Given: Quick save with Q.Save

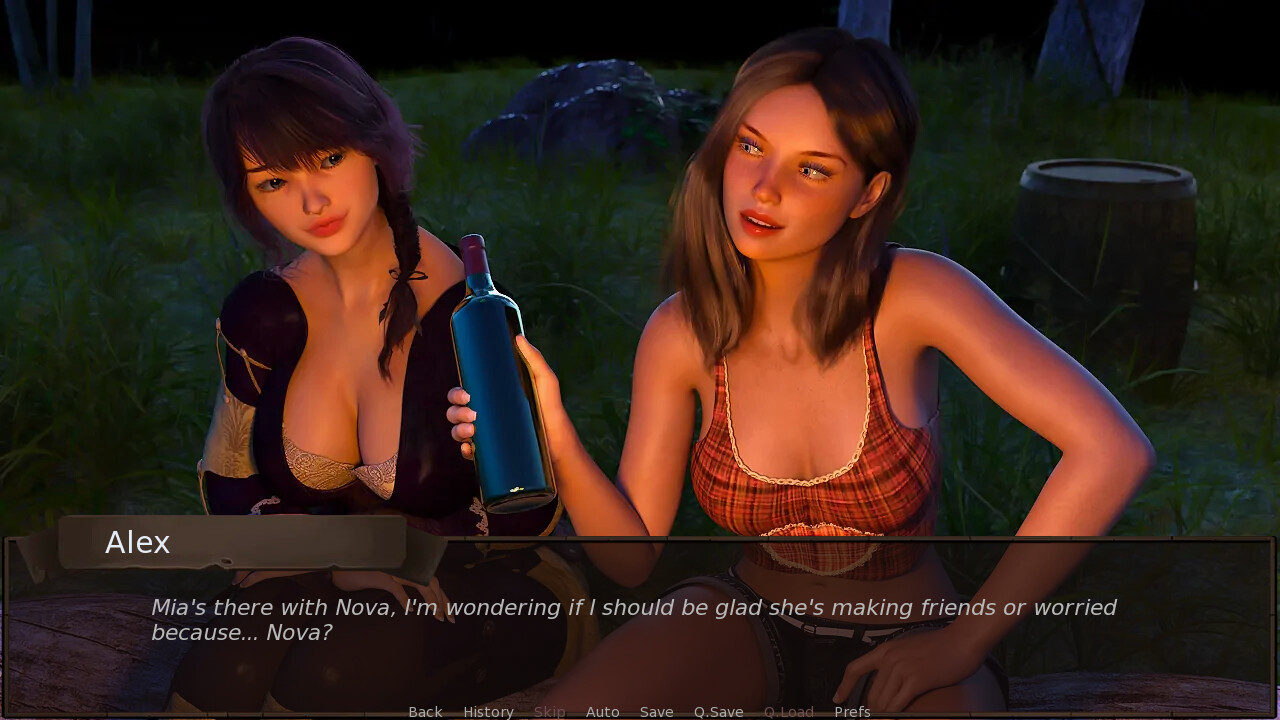Looking at the screenshot, I should point(718,712).
